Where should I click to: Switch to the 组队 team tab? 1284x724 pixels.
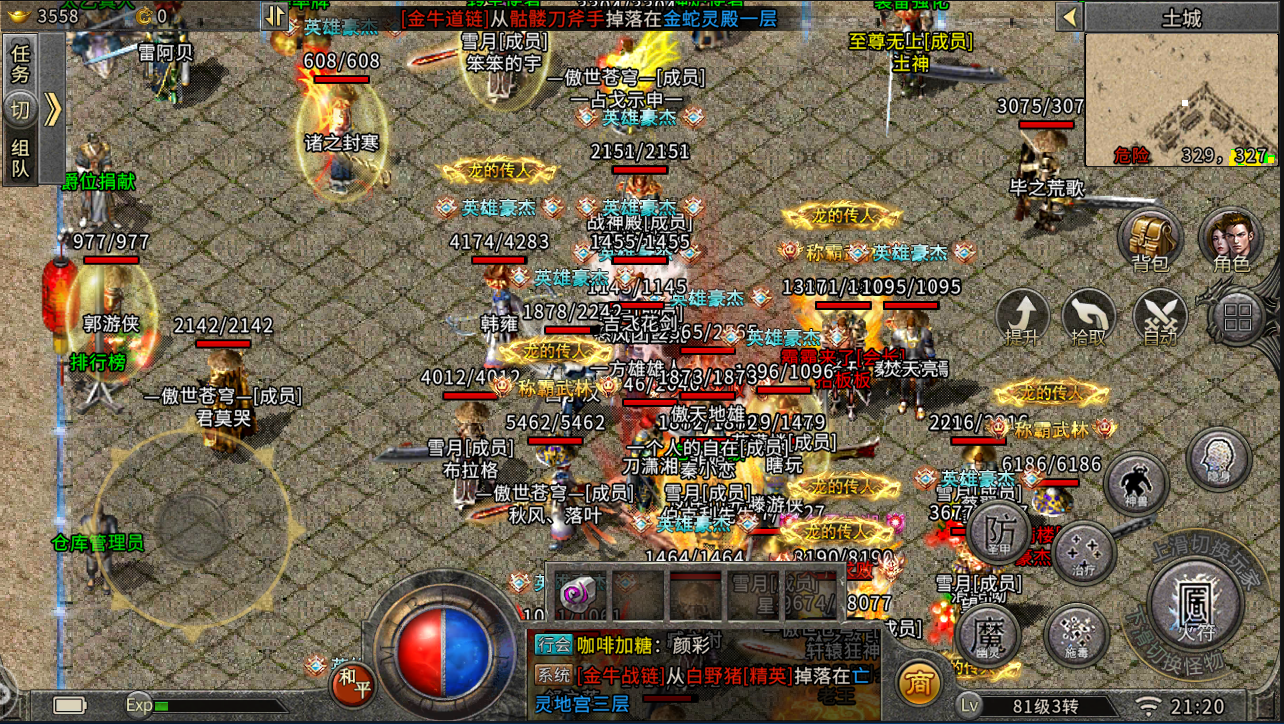[x=20, y=159]
